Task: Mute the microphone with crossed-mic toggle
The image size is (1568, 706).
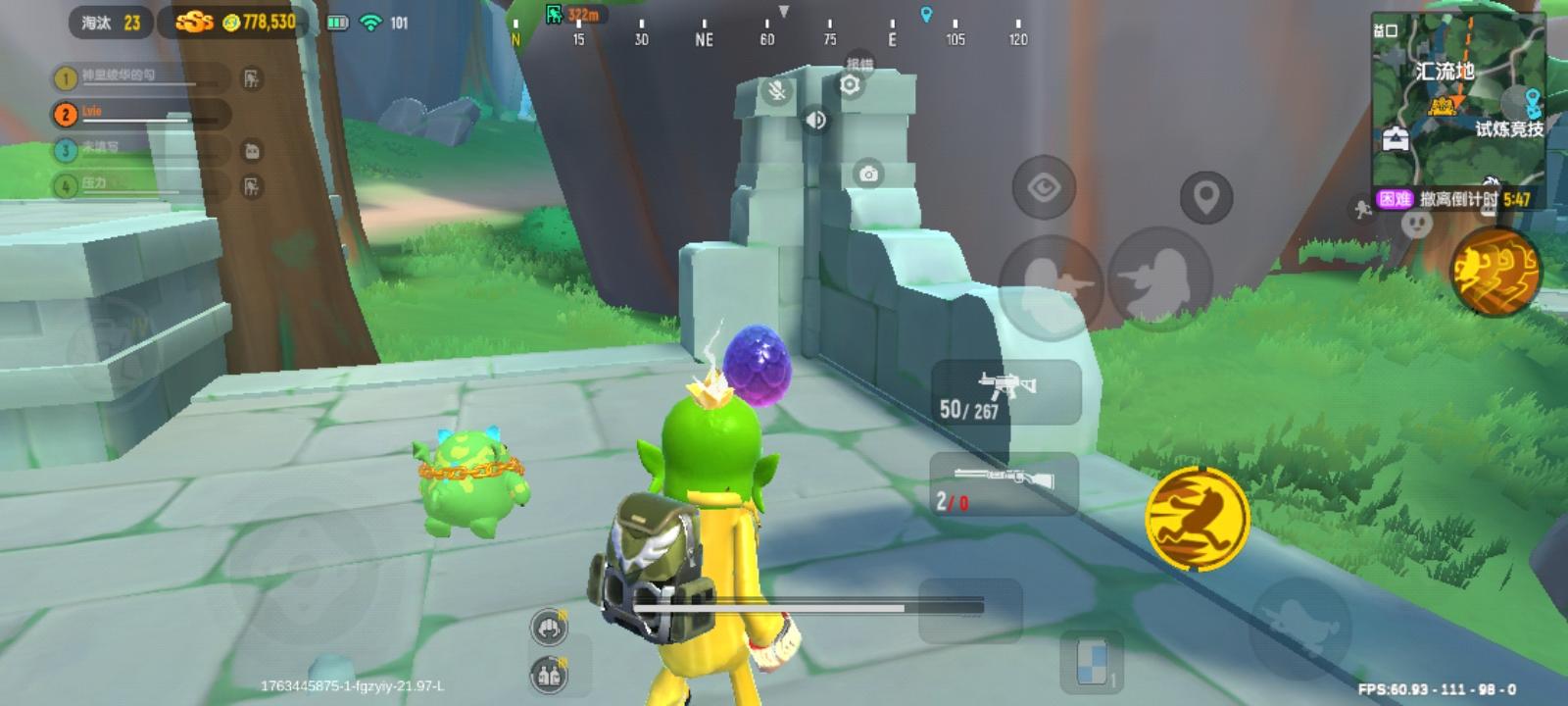Action: [x=776, y=95]
